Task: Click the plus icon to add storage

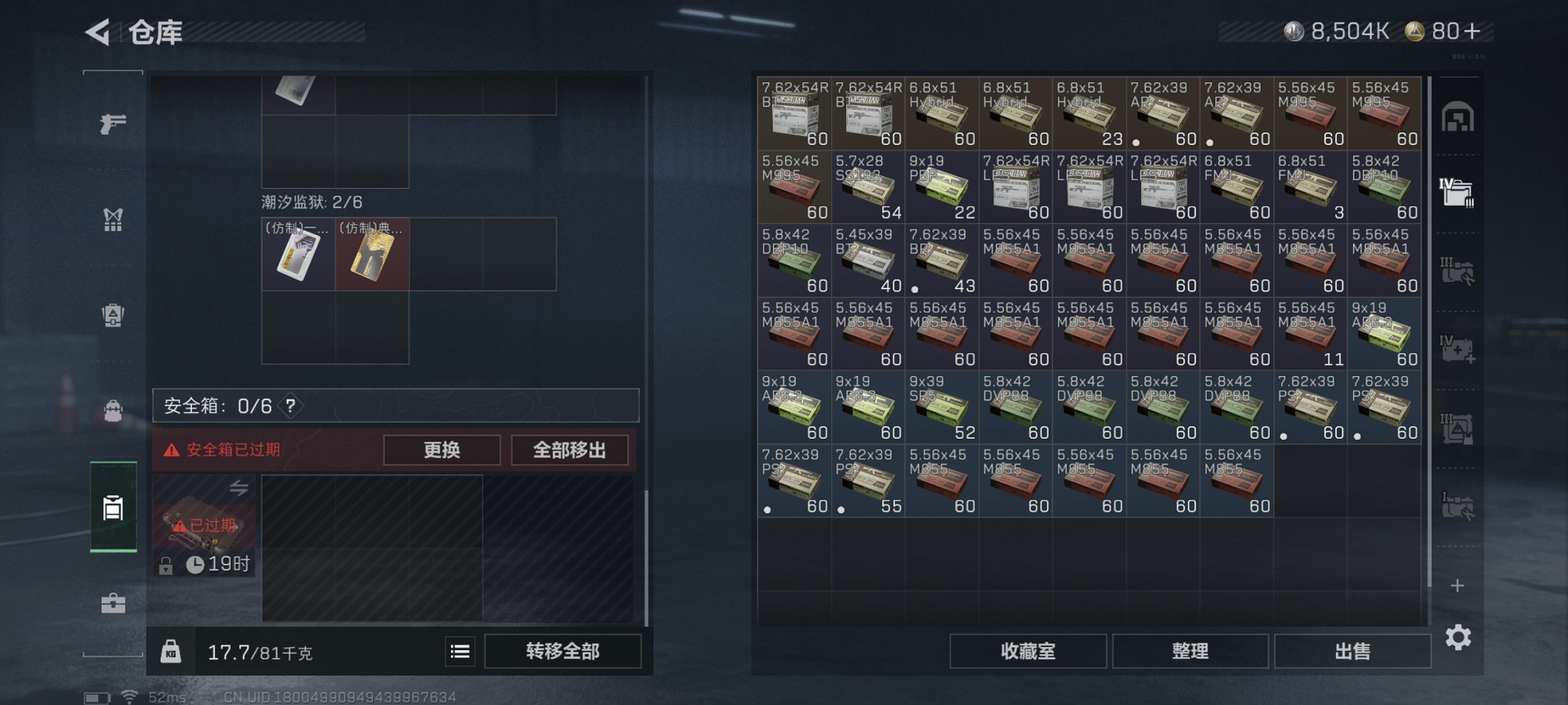Action: (1457, 584)
